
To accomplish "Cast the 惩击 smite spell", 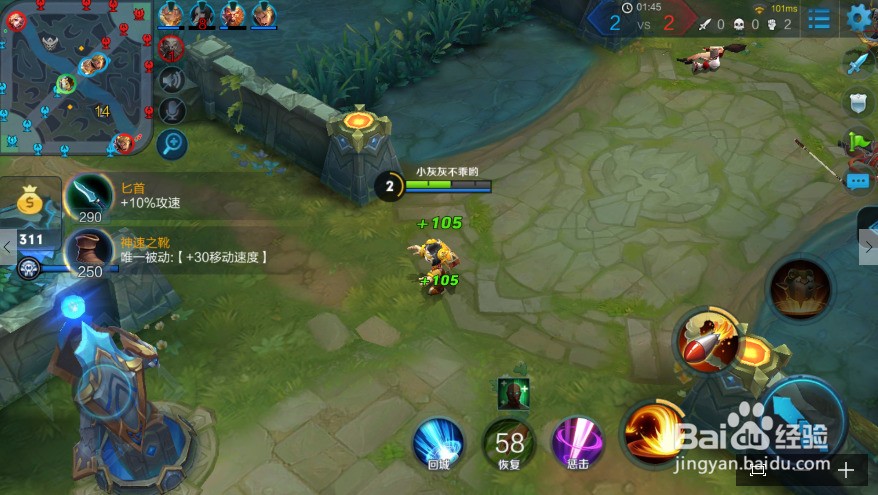I will tap(577, 442).
